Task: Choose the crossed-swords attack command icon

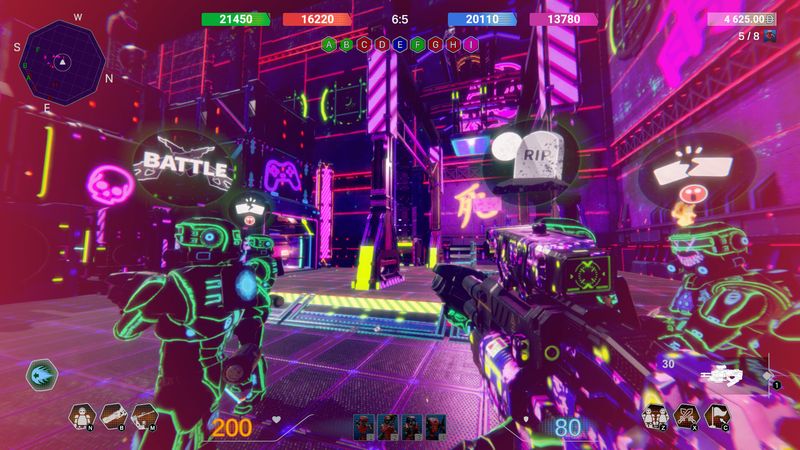Action: click(x=686, y=415)
